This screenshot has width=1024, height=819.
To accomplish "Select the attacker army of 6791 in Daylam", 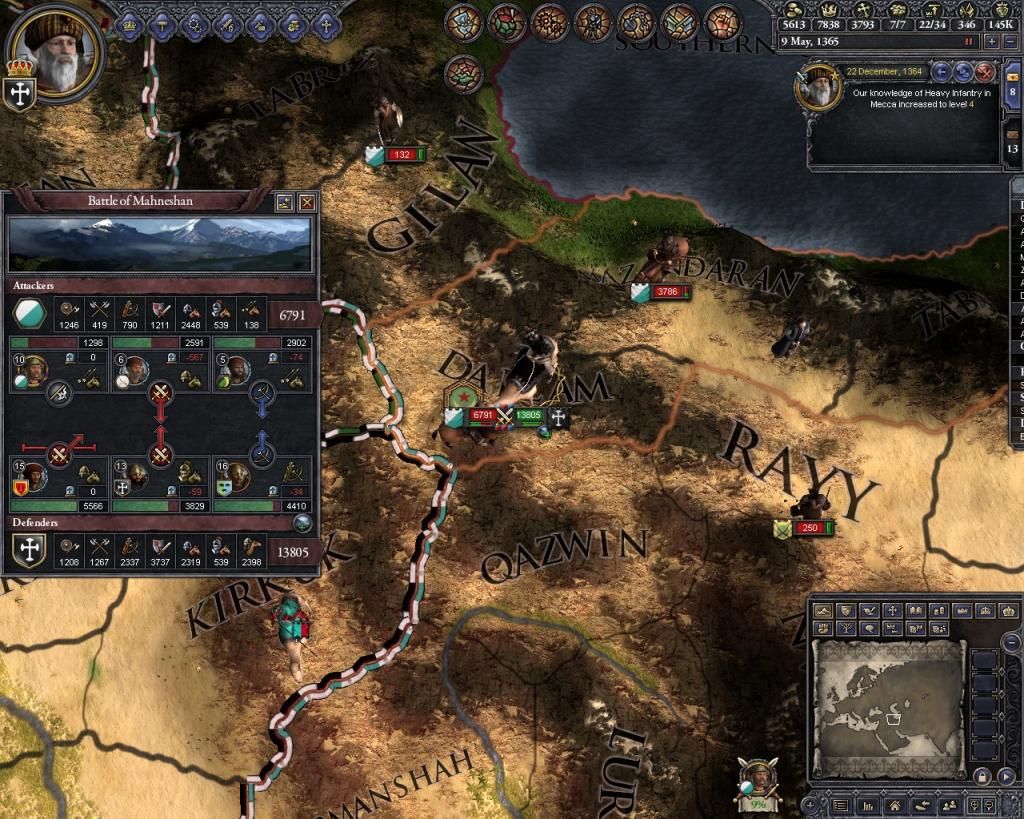I will [482, 415].
